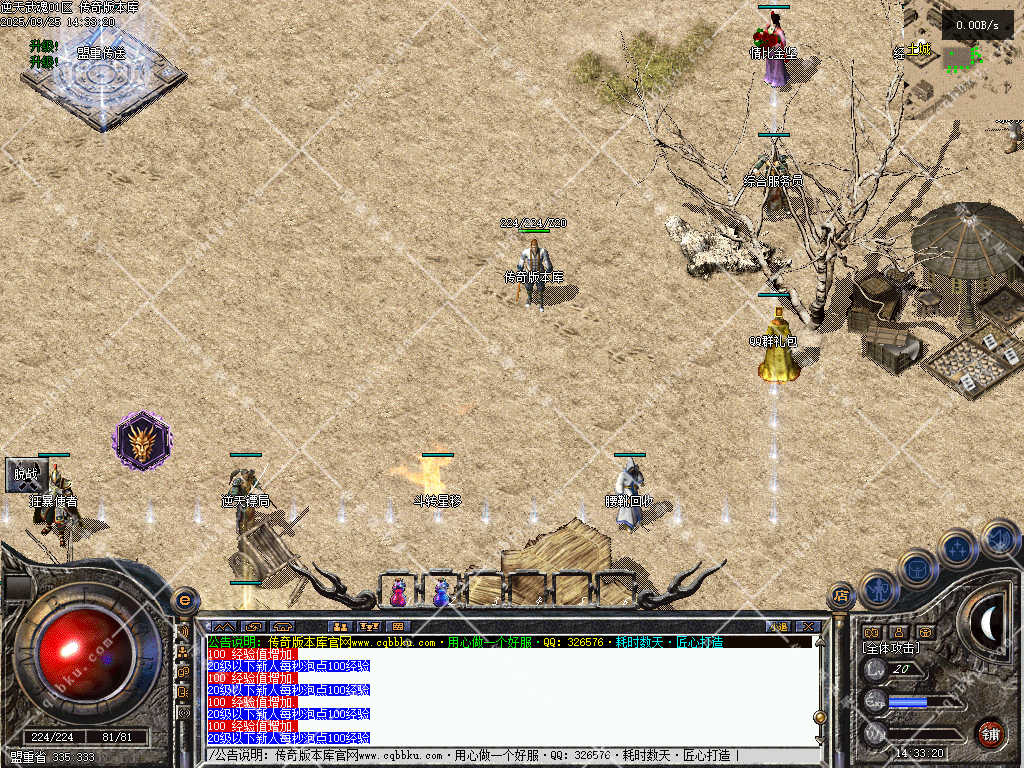Toggle the sound speaker round button
The height and width of the screenshot is (768, 1024).
(999, 538)
